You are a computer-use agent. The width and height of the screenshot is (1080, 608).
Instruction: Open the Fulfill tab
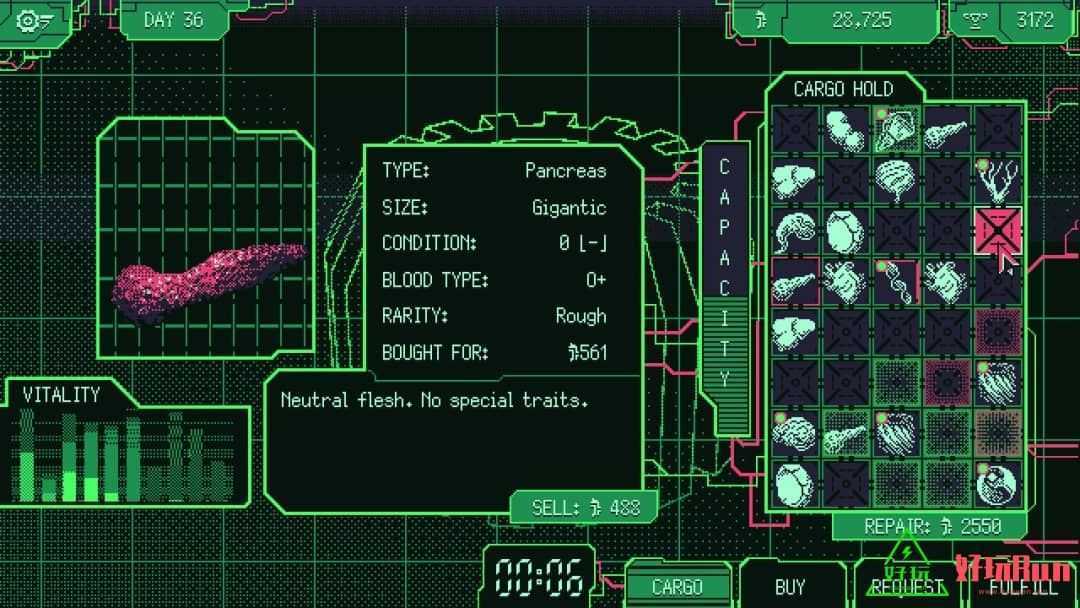point(1022,587)
